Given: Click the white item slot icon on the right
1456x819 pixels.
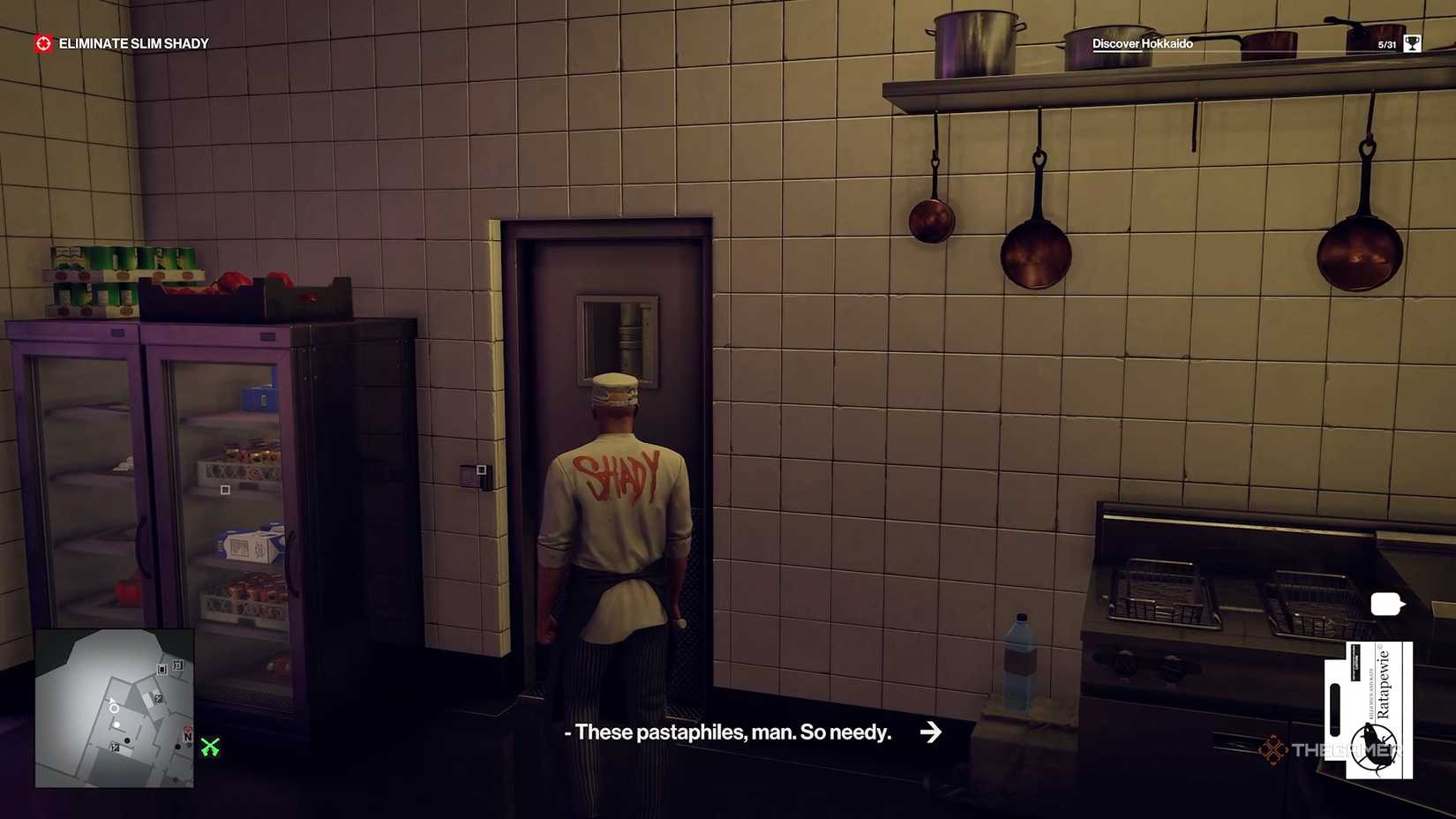Looking at the screenshot, I should coord(1385,604).
